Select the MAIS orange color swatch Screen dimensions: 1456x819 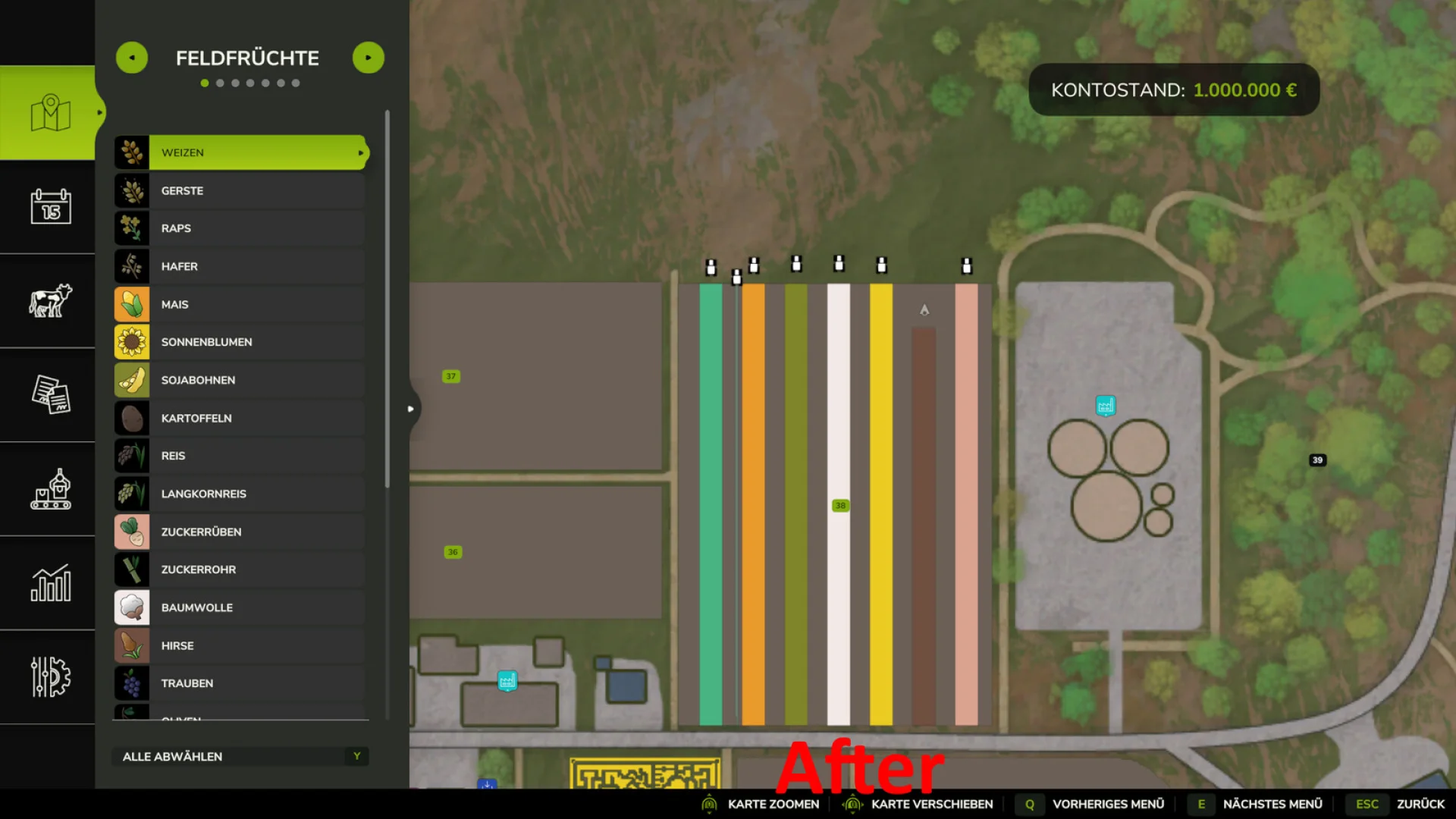coord(132,304)
